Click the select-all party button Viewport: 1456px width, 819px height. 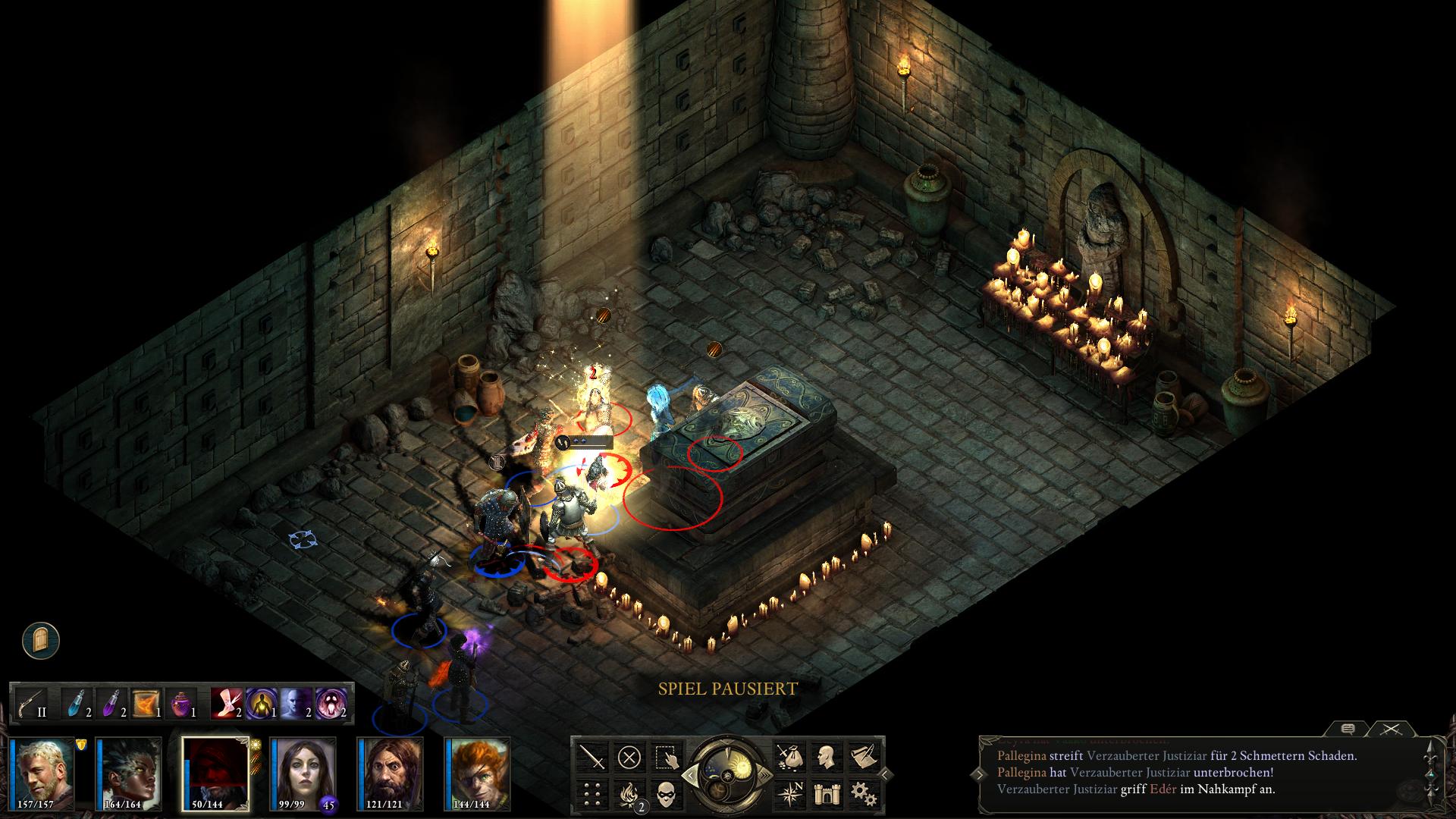(x=665, y=757)
